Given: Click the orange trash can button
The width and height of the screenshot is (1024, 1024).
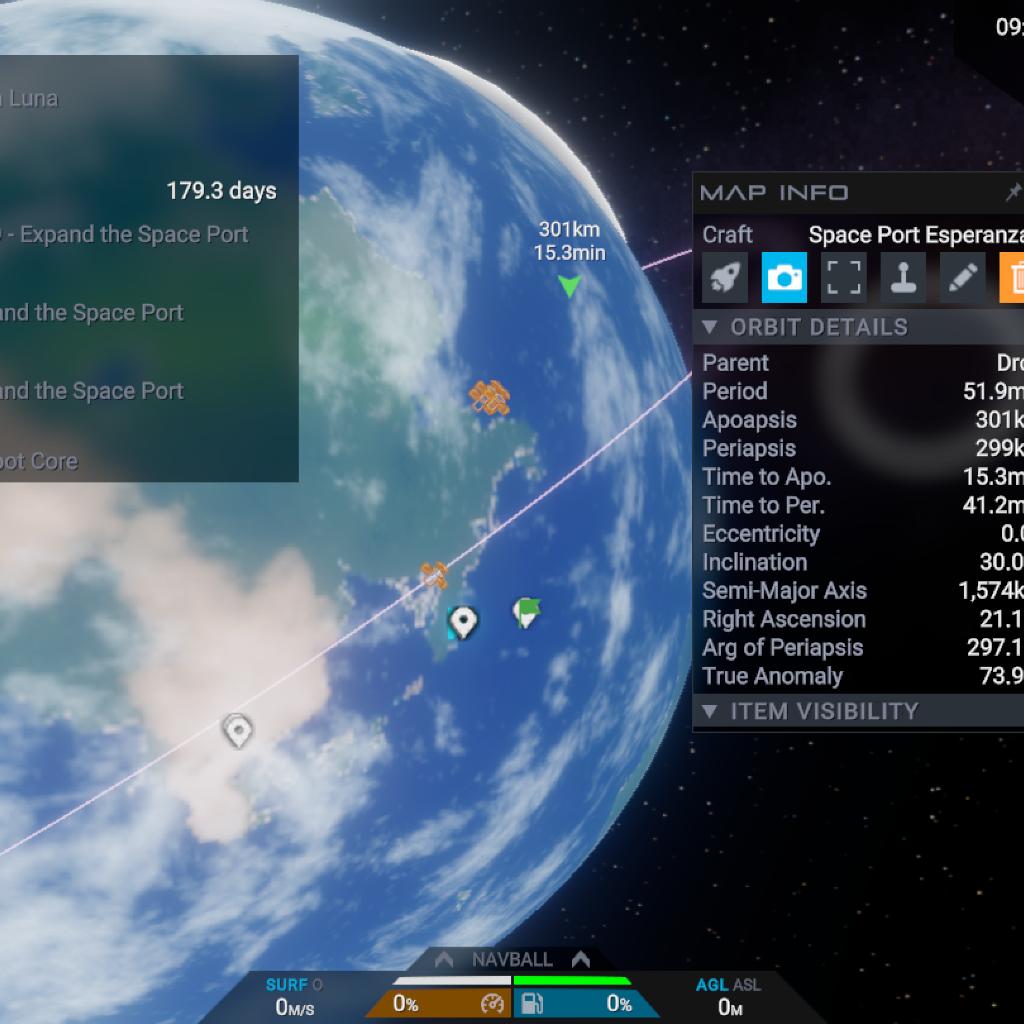Looking at the screenshot, I should point(1012,278).
